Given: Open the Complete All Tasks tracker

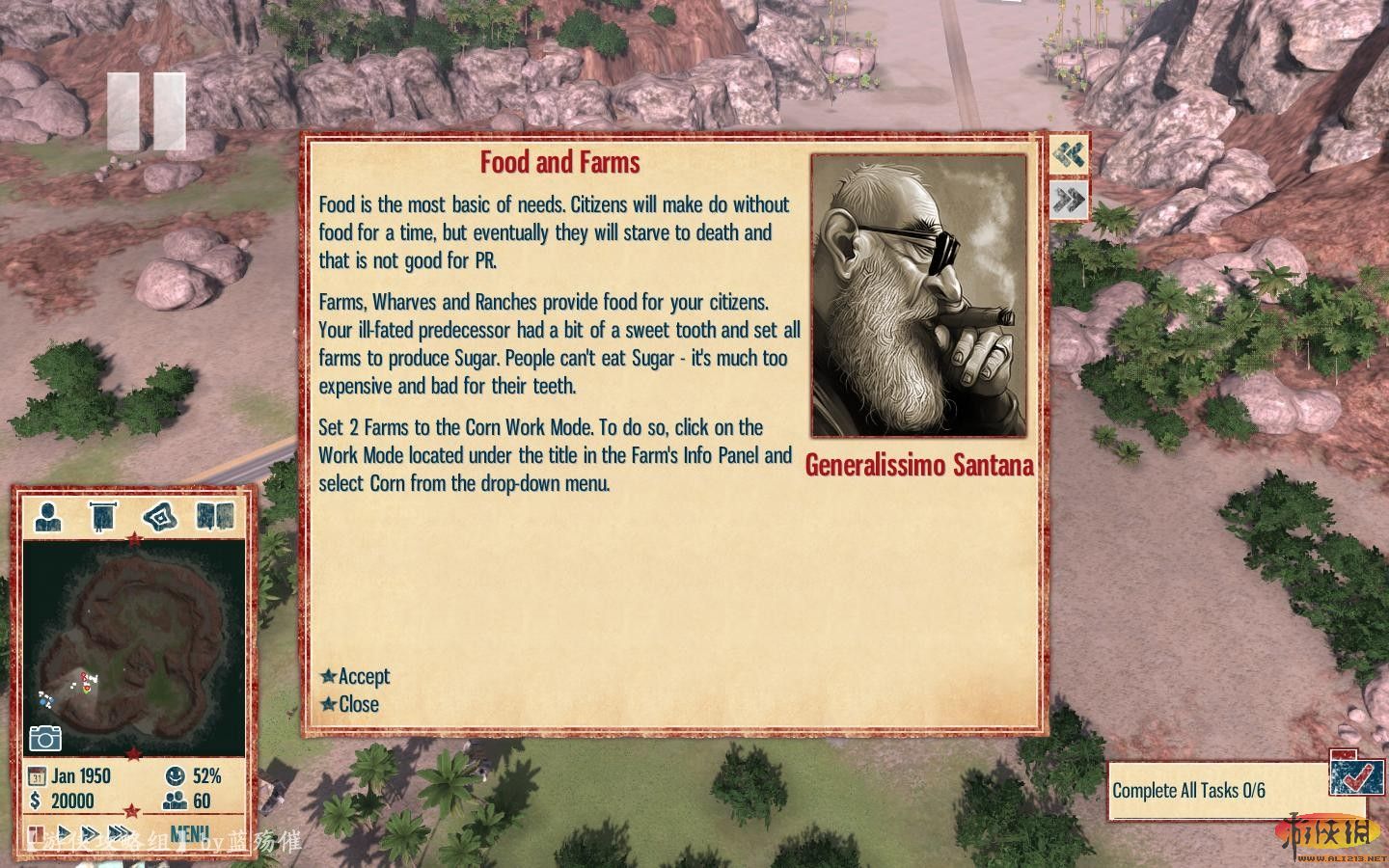Looking at the screenshot, I should [x=1188, y=791].
